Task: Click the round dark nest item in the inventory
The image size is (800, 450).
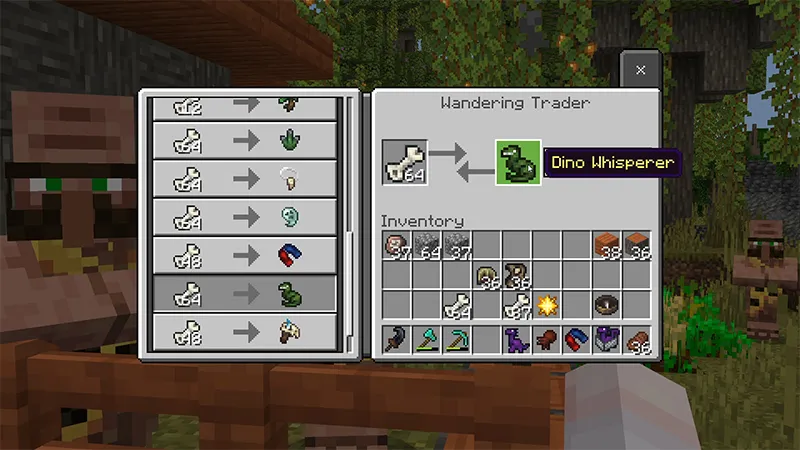Action: point(607,304)
